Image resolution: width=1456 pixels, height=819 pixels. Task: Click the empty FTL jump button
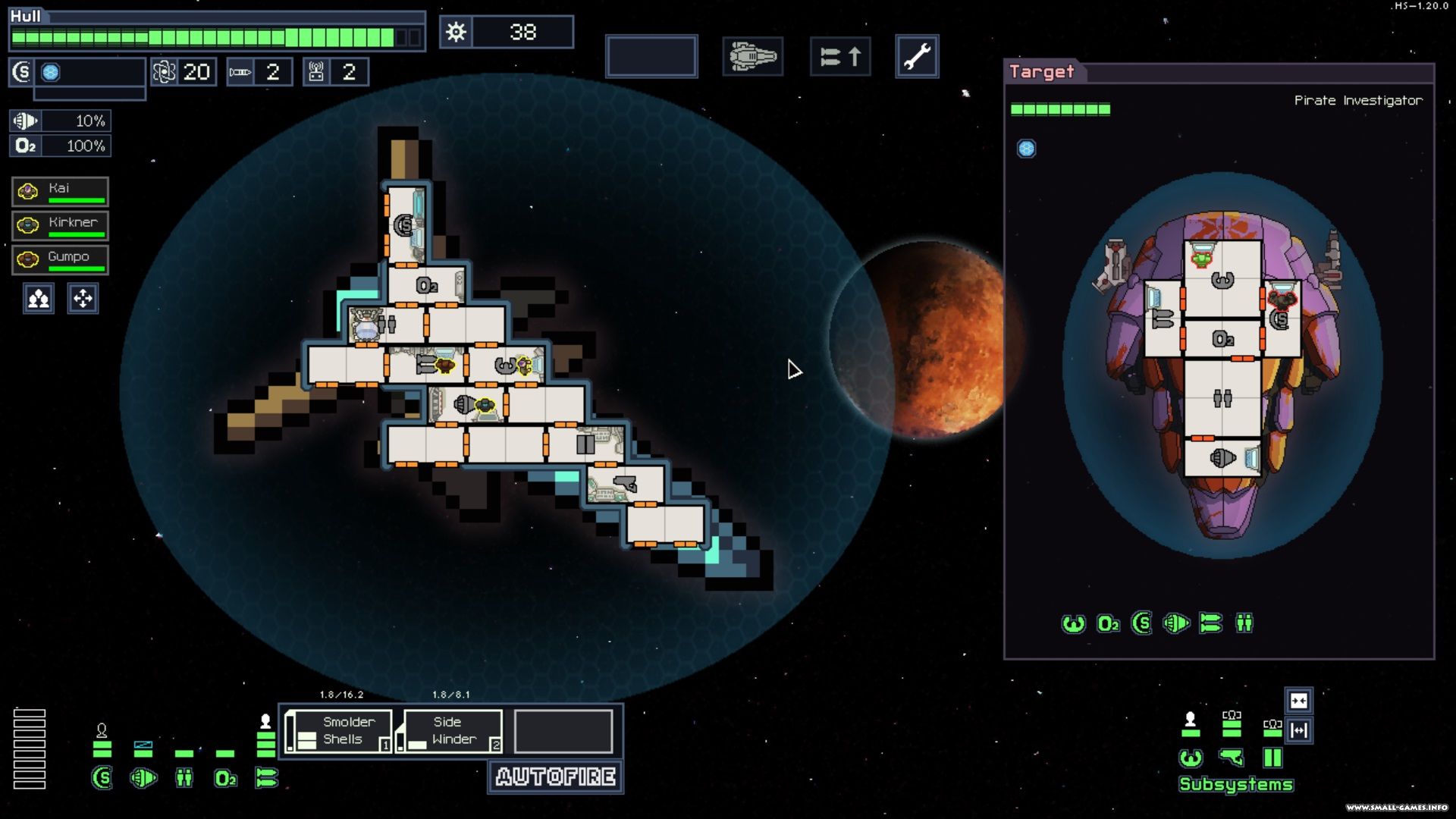point(651,56)
